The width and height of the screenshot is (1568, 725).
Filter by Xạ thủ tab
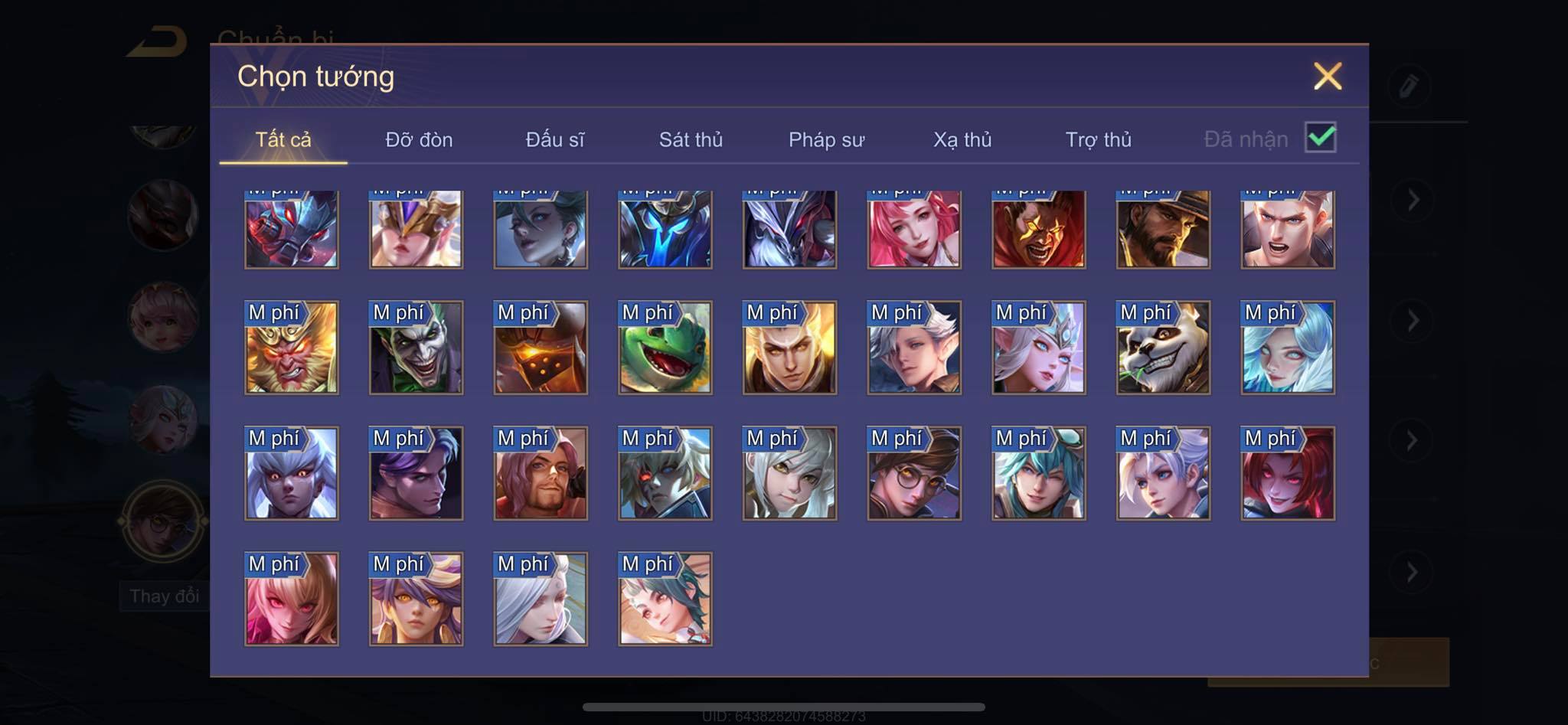pyautogui.click(x=962, y=140)
